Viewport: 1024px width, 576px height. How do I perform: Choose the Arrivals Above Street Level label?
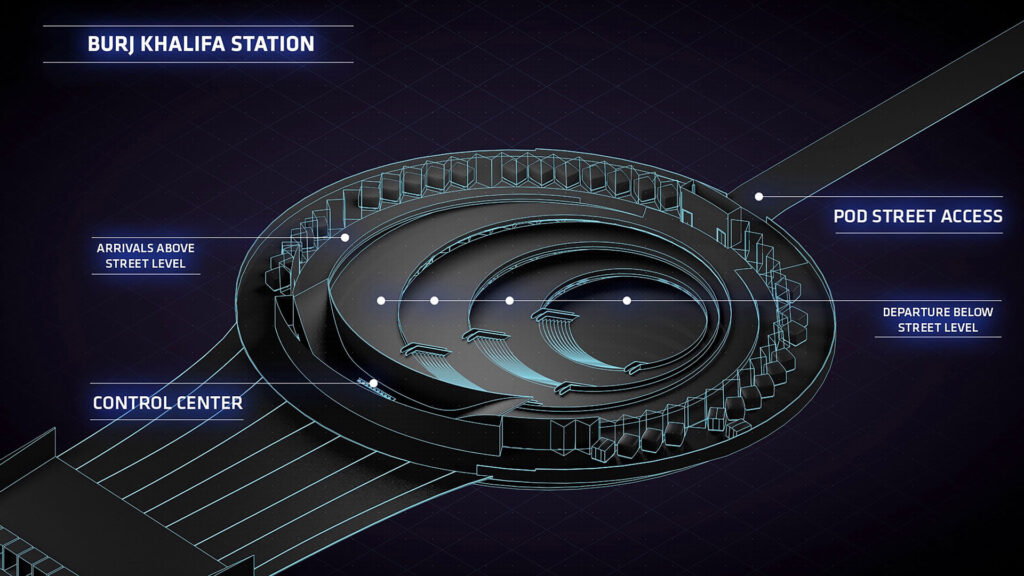[145, 256]
